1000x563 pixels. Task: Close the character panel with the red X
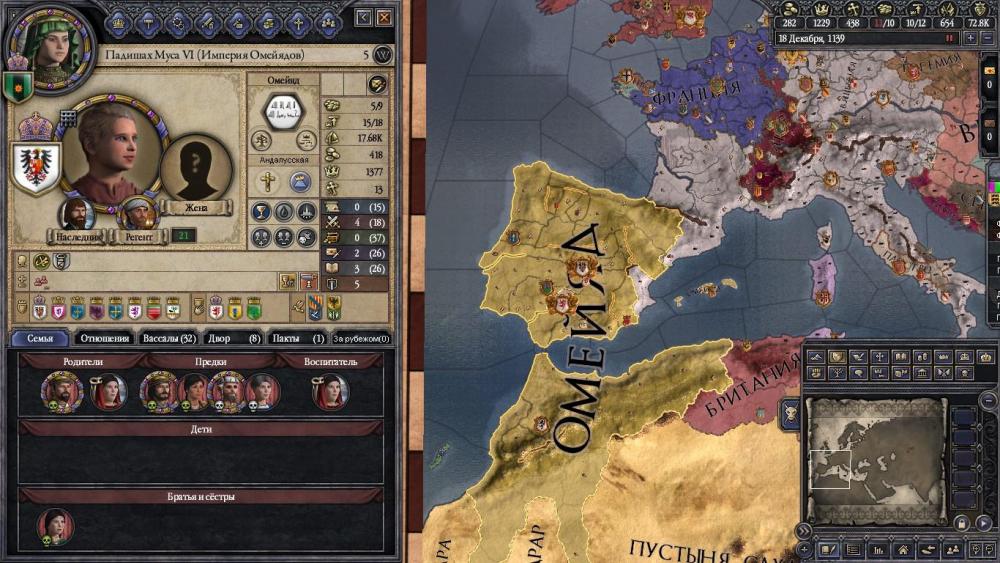click(383, 17)
